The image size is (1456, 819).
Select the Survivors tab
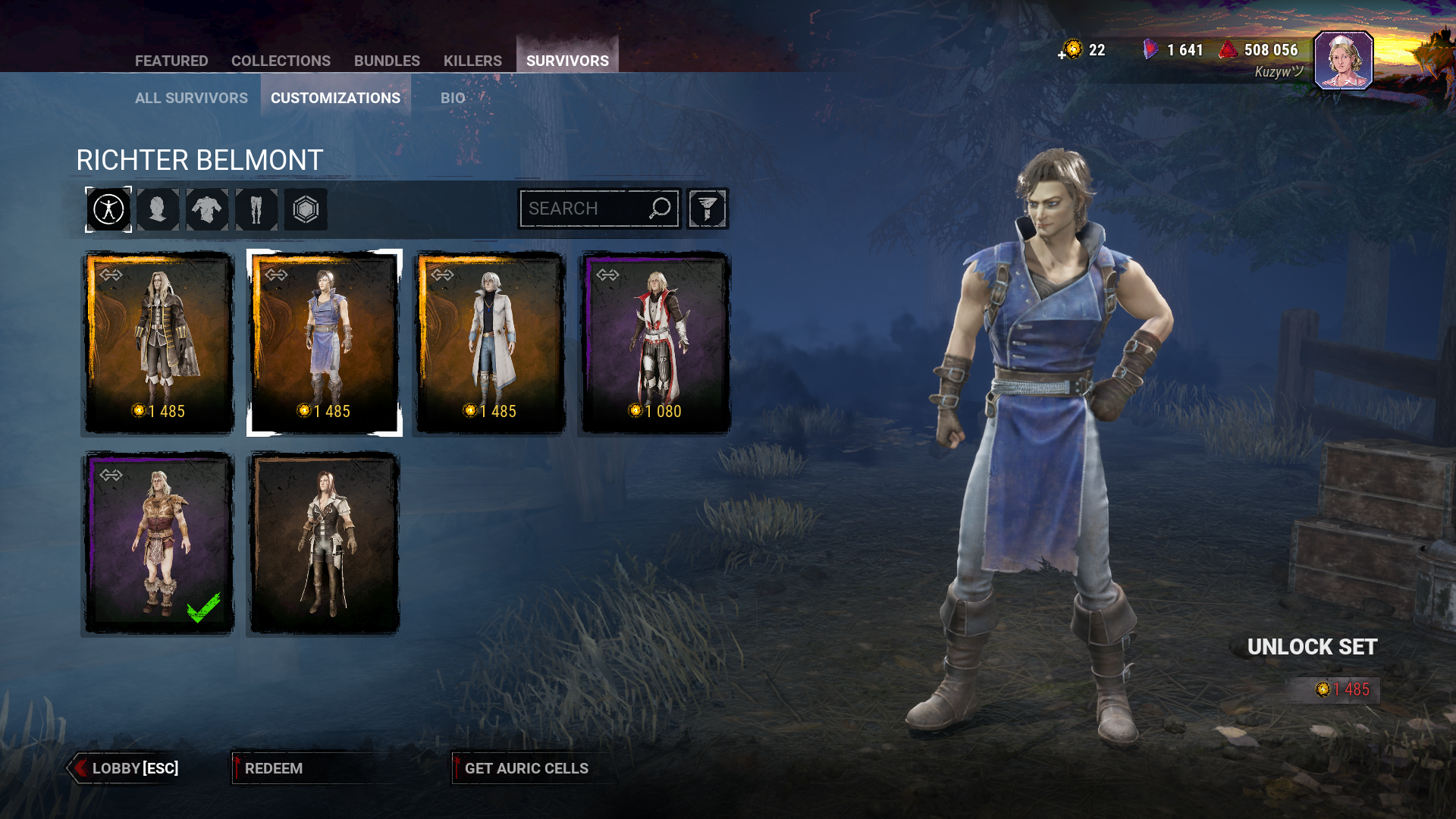[567, 61]
